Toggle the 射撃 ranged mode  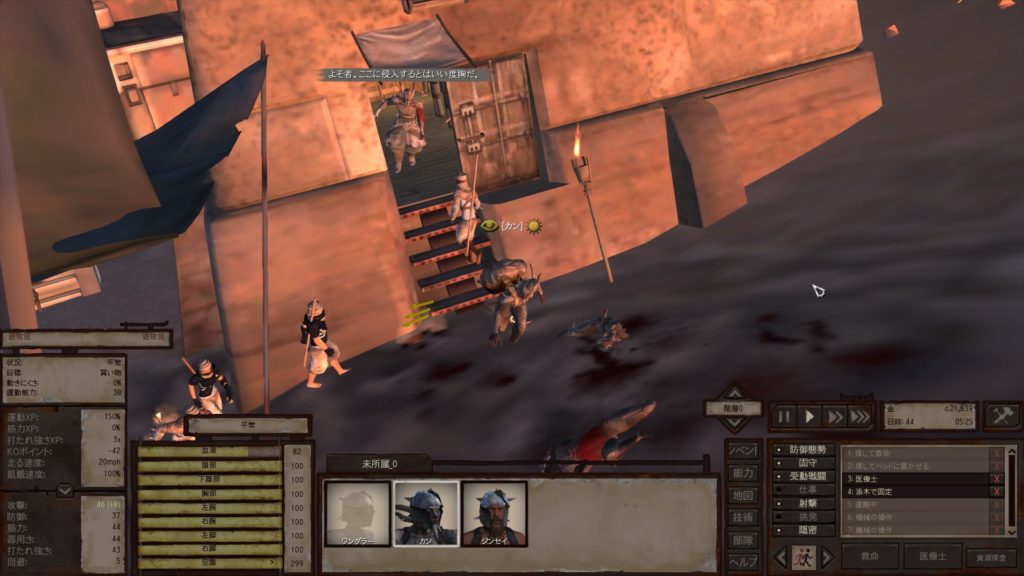[x=803, y=504]
